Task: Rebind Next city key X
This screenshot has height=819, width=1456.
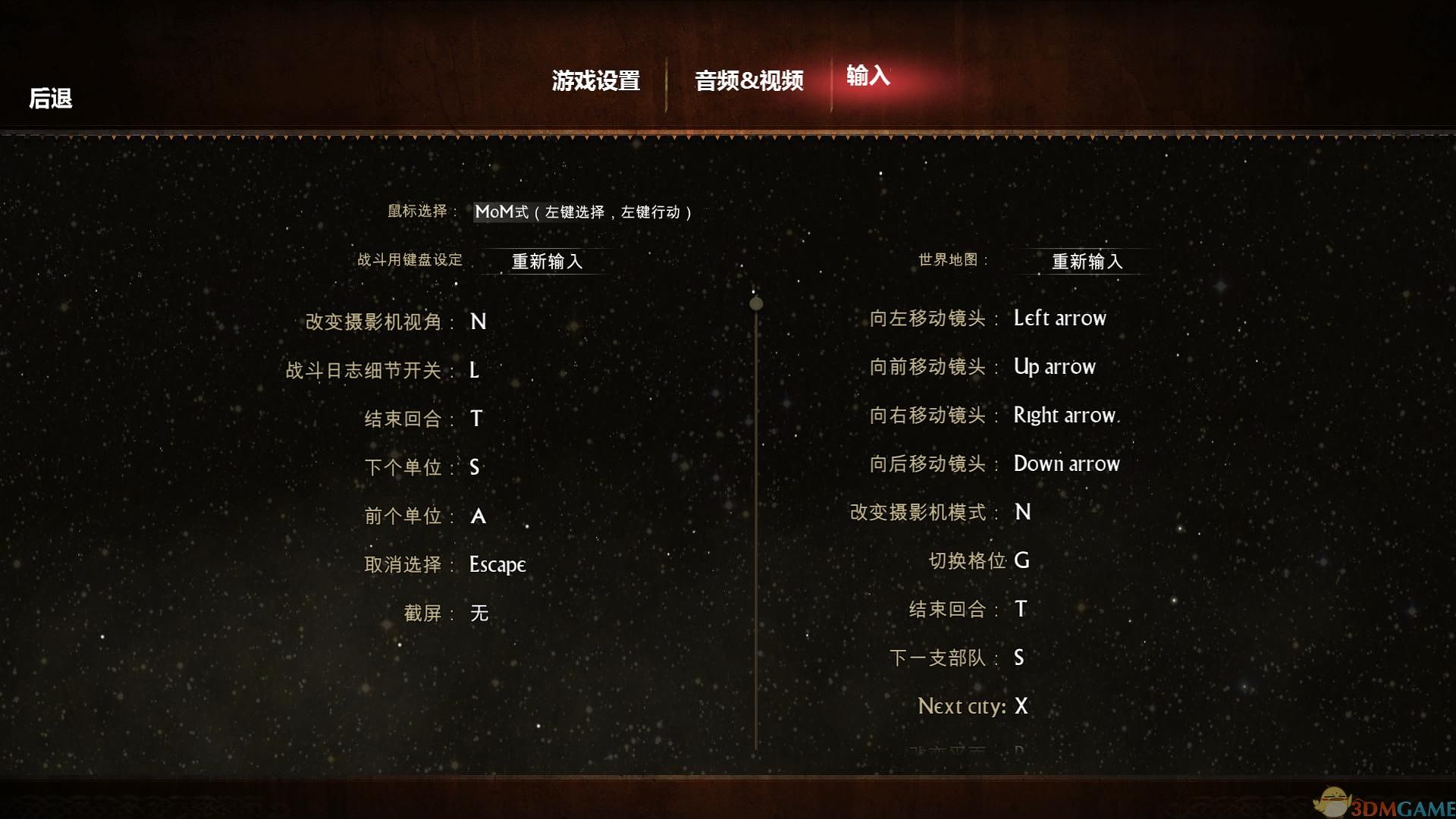Action: point(1021,706)
